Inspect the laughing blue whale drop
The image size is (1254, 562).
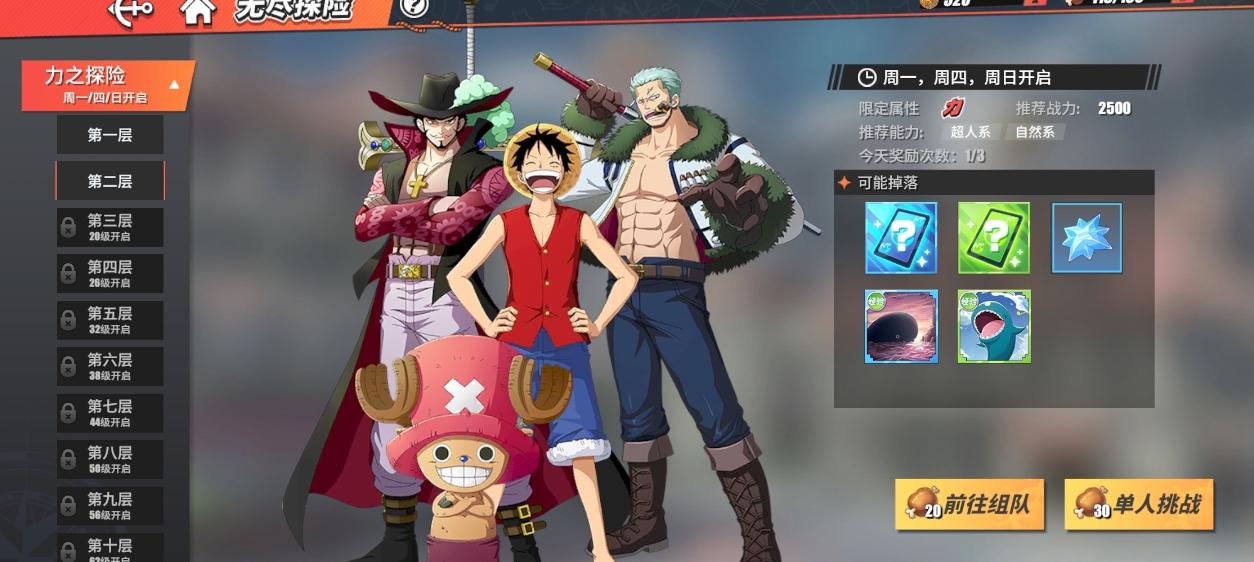coord(994,327)
